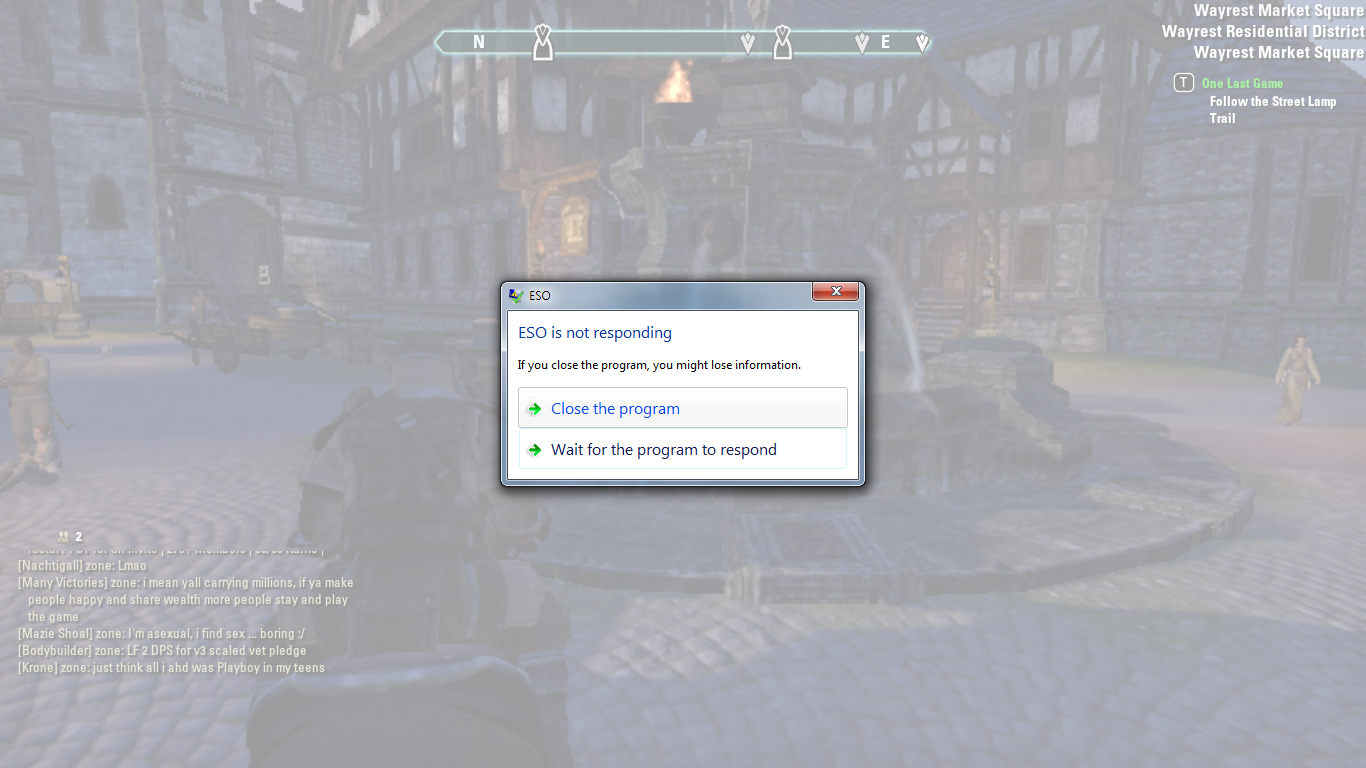Choose Wait for the program to respond

click(663, 449)
